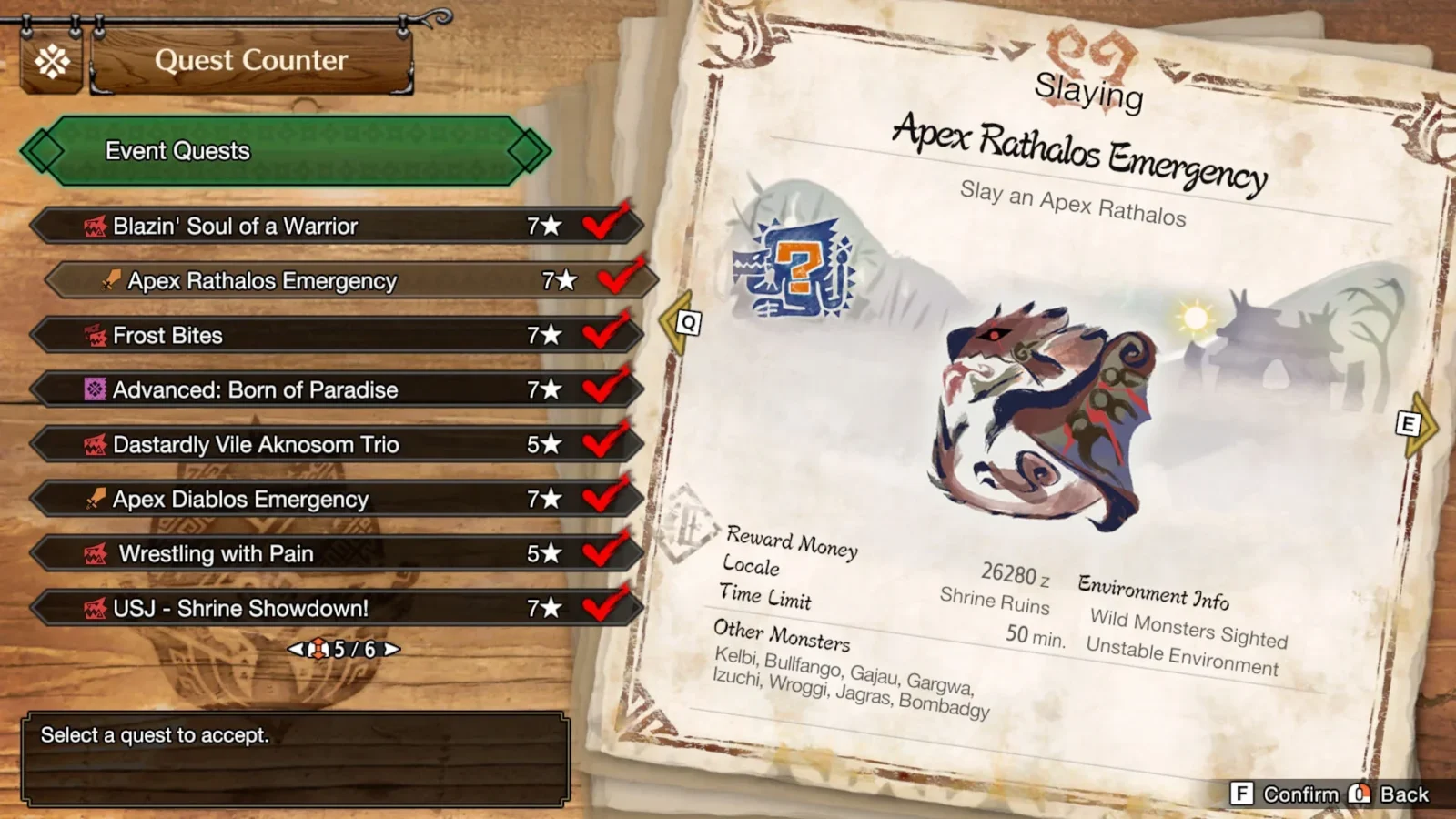The height and width of the screenshot is (819, 1456).
Task: Click the flower emblem beside Quest Counter
Action: click(52, 62)
